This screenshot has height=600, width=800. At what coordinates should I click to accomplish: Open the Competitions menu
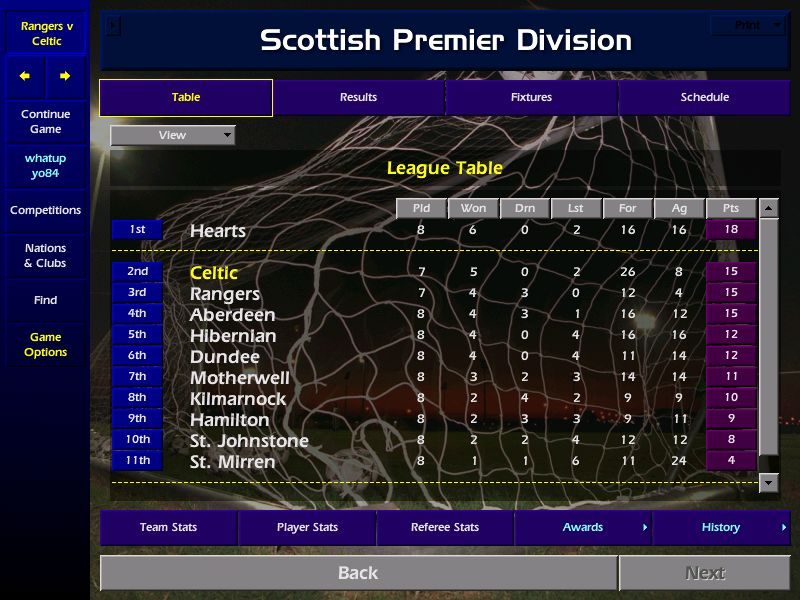45,210
